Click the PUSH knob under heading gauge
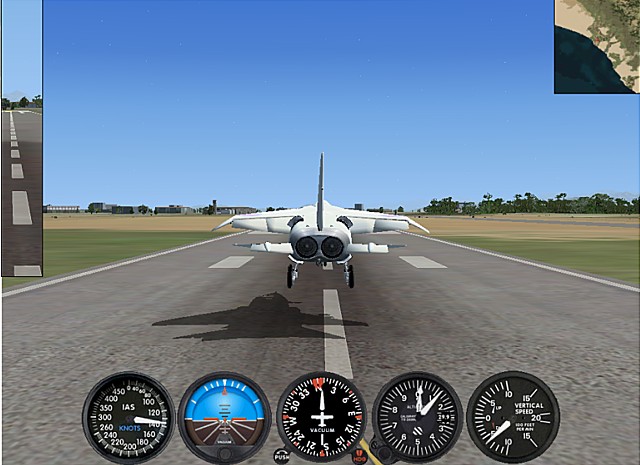 (282, 456)
